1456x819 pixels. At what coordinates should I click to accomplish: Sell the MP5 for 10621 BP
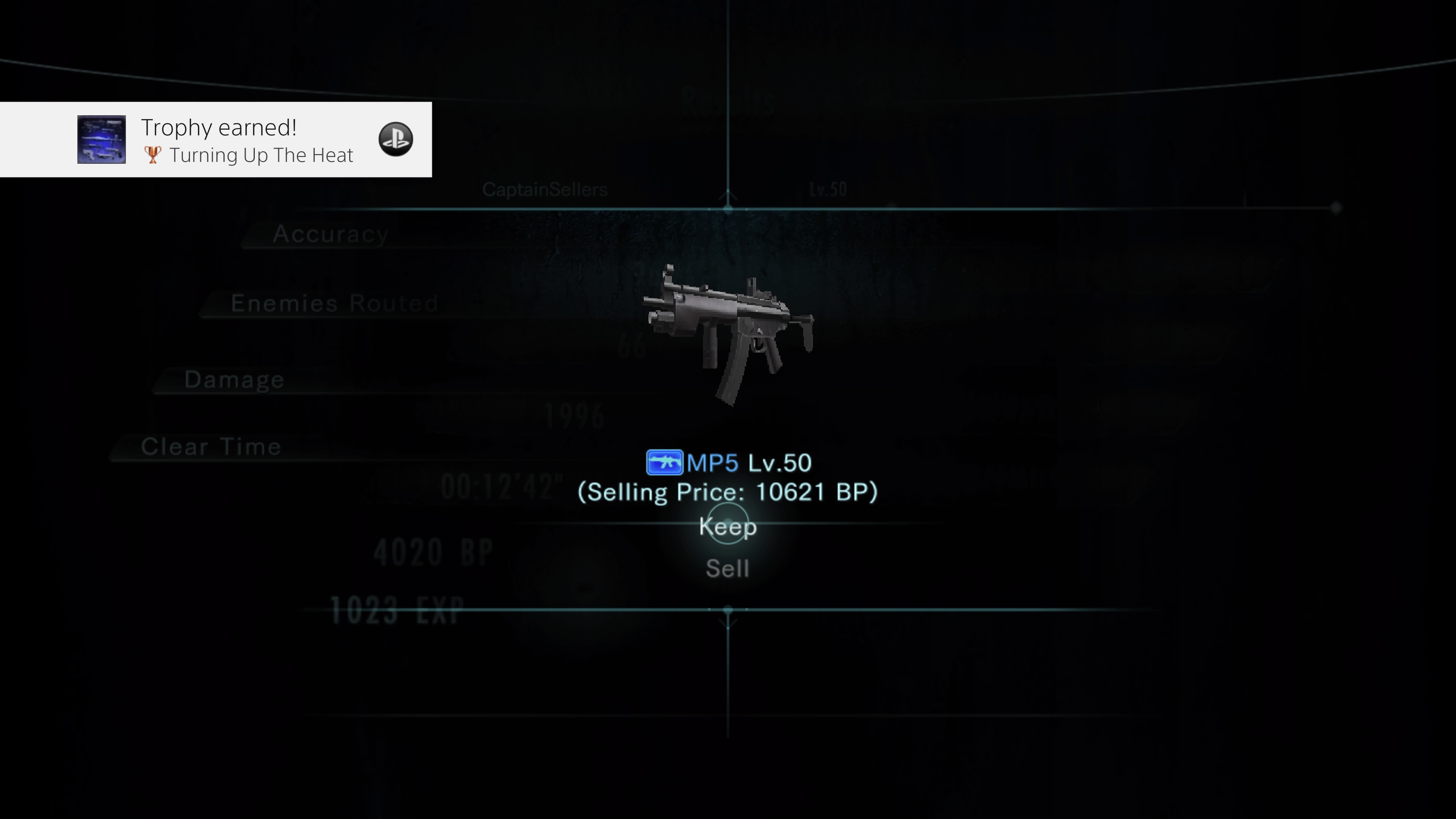point(728,569)
